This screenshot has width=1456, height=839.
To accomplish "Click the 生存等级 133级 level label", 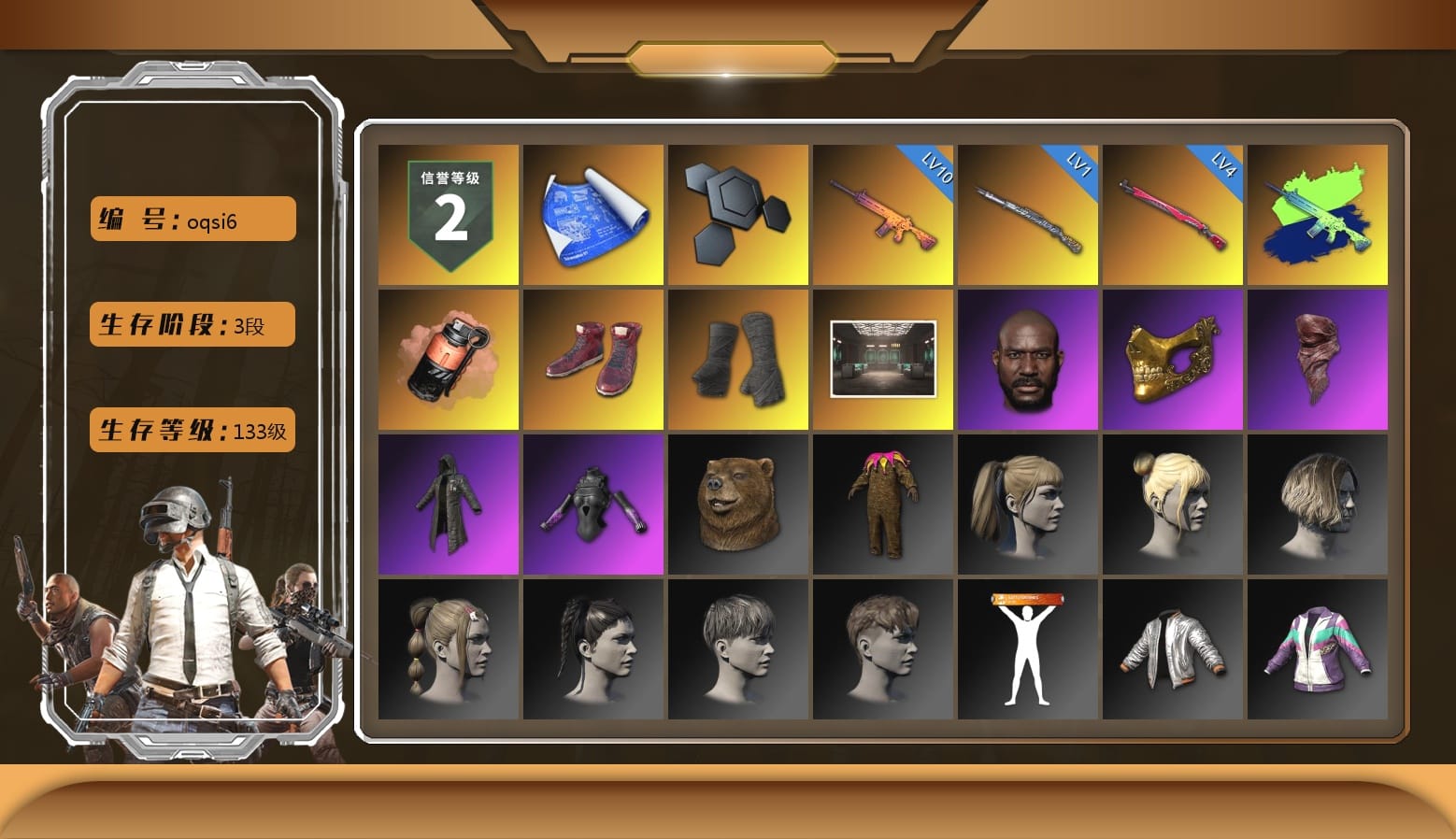I will tap(191, 431).
